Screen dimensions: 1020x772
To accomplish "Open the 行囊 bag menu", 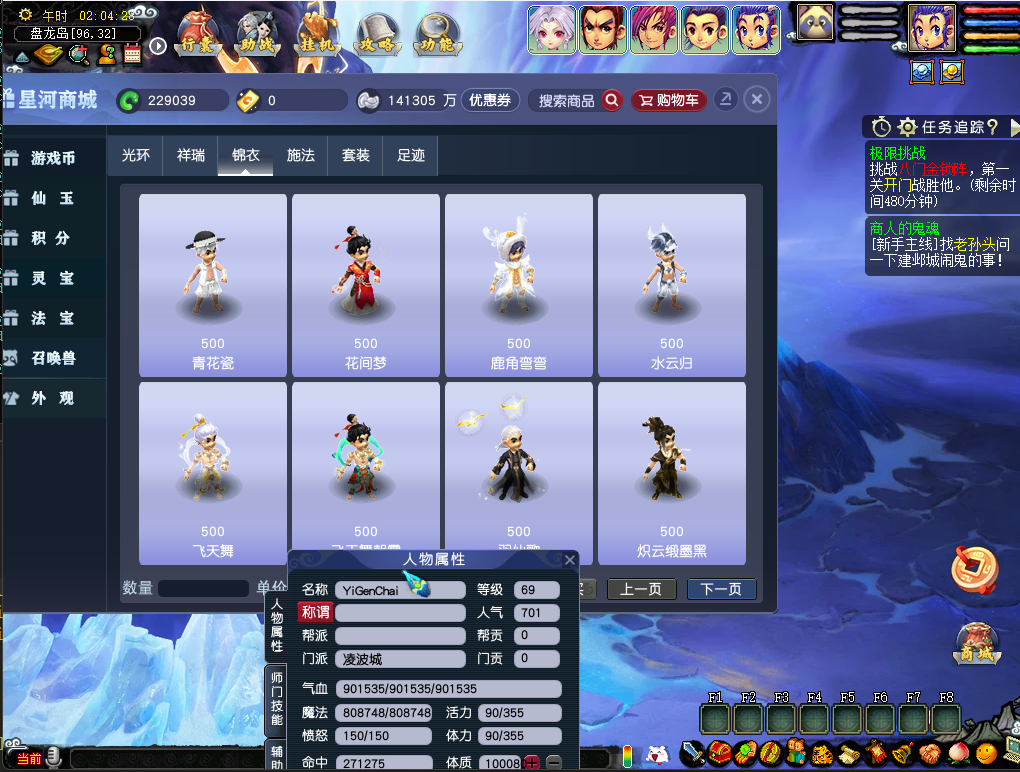I will coord(196,34).
